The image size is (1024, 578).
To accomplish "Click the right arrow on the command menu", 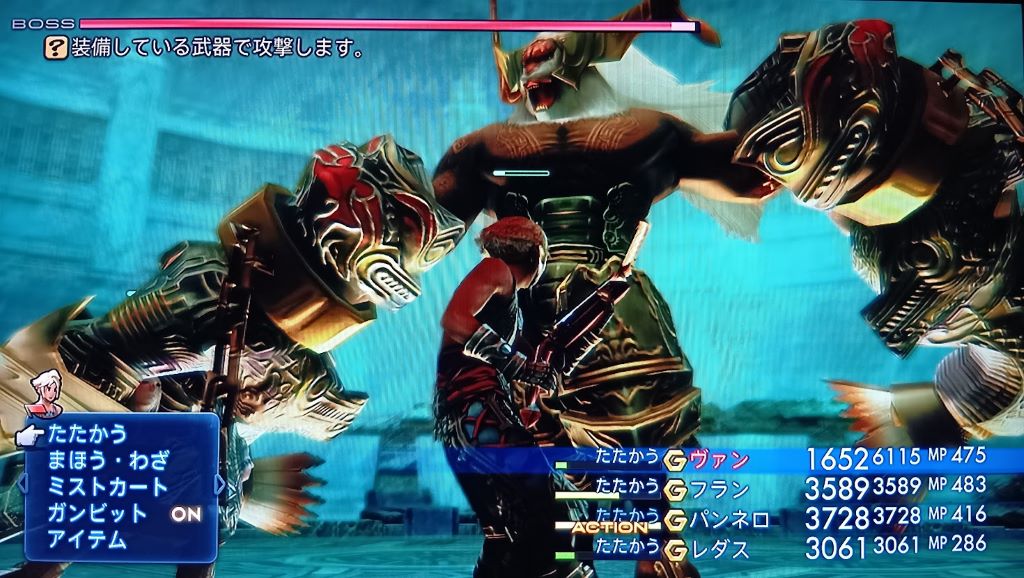I will point(220,488).
